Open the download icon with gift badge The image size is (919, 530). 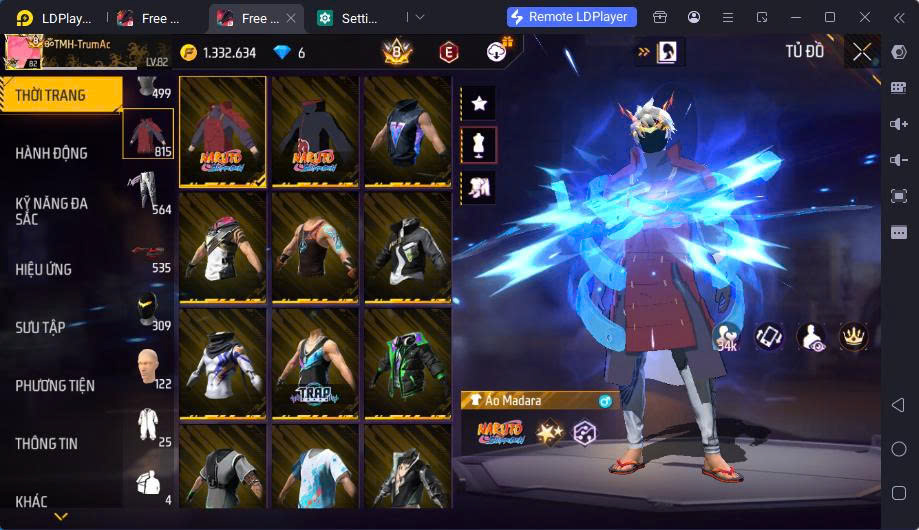(497, 51)
